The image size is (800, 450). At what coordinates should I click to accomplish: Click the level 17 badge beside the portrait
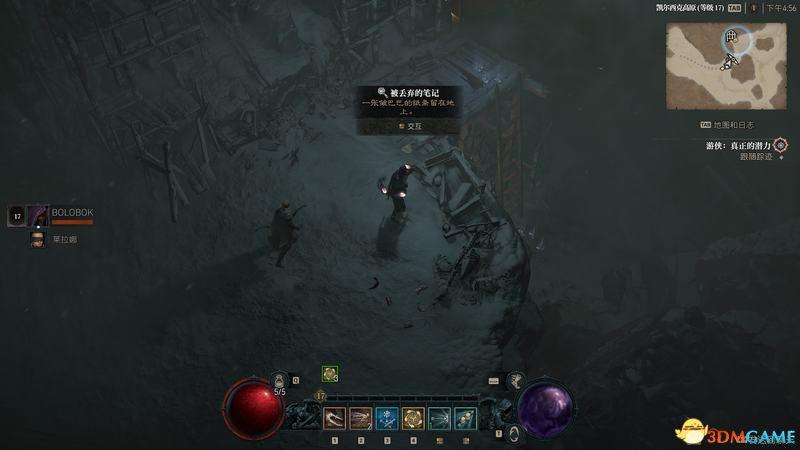(x=16, y=215)
